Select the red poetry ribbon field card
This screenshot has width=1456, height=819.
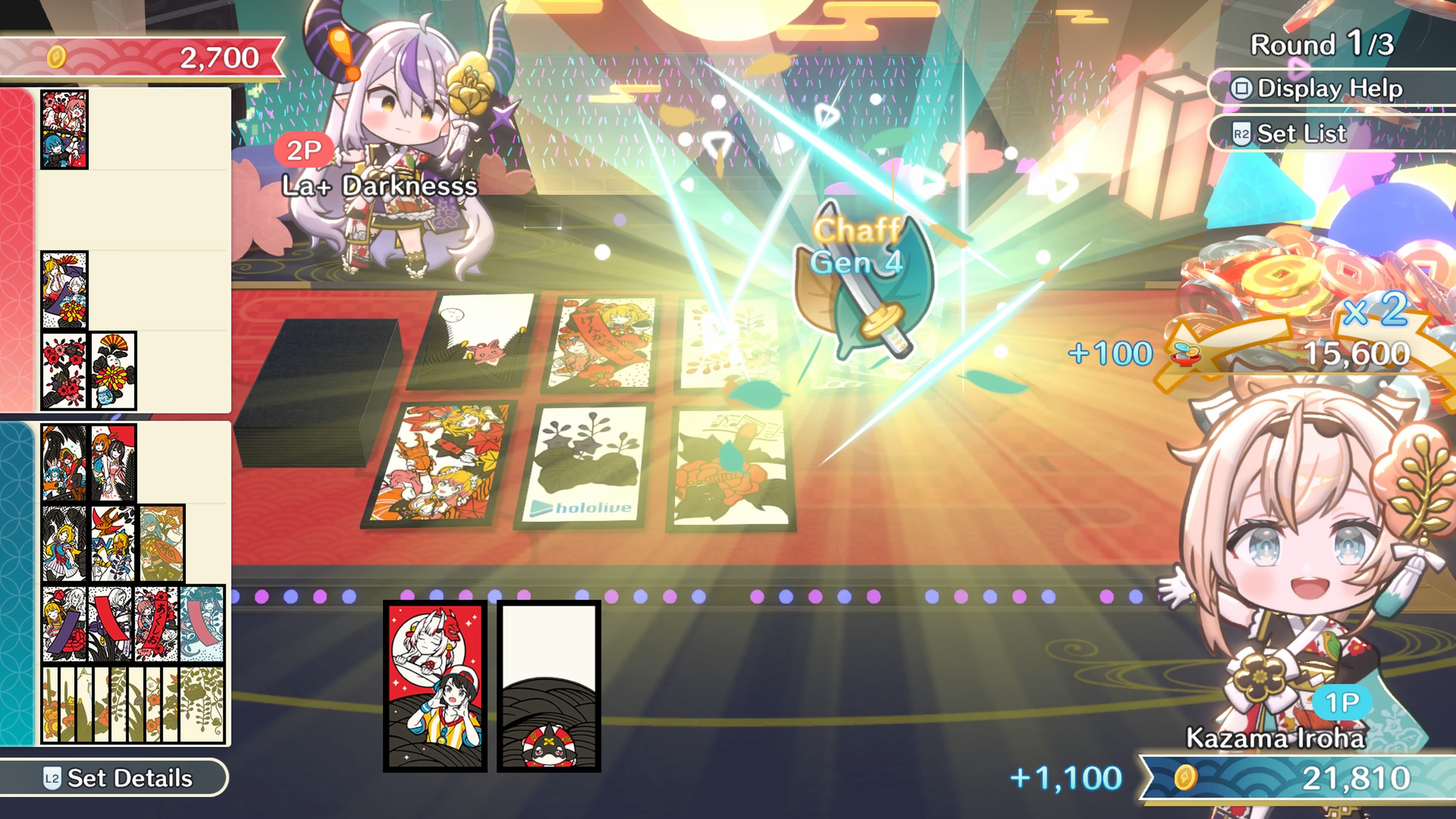(601, 344)
